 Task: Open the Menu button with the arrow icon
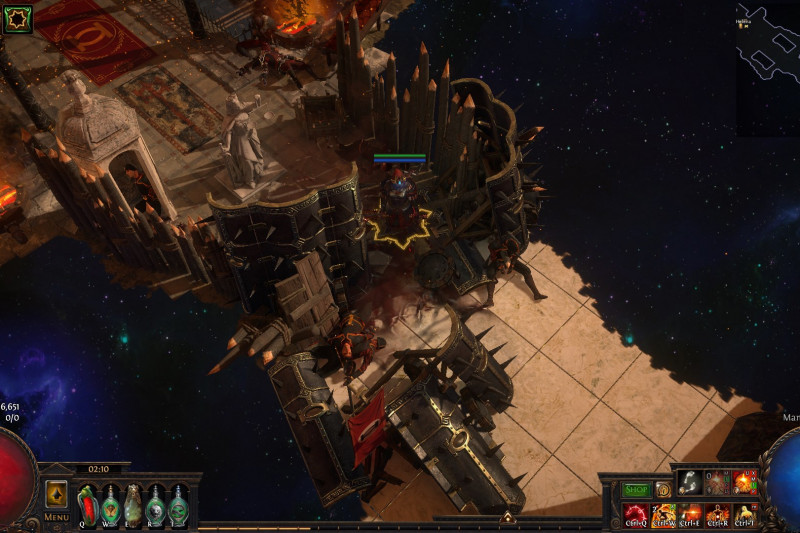pos(56,496)
